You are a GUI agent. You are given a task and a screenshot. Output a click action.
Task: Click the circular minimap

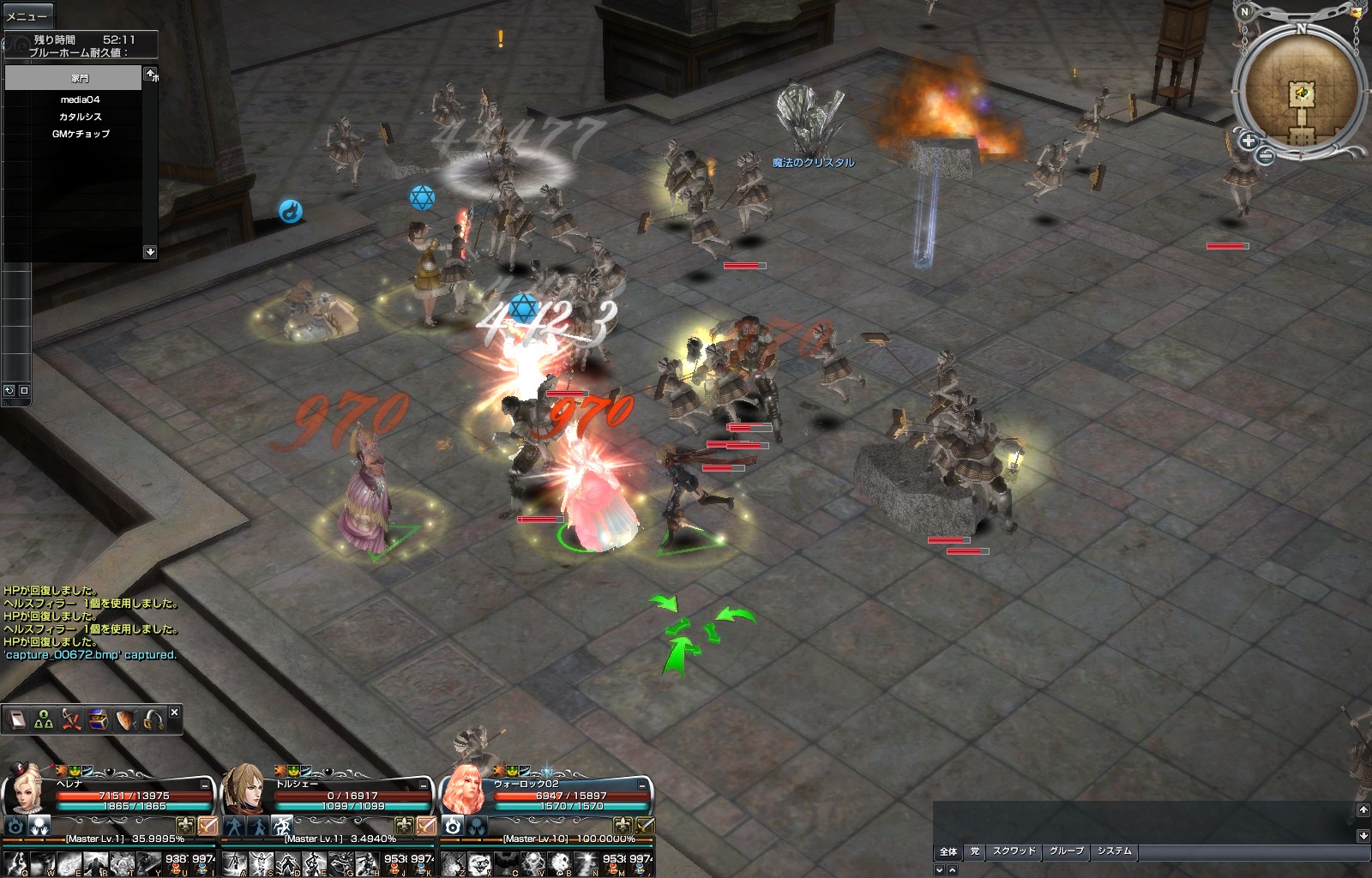(1301, 90)
